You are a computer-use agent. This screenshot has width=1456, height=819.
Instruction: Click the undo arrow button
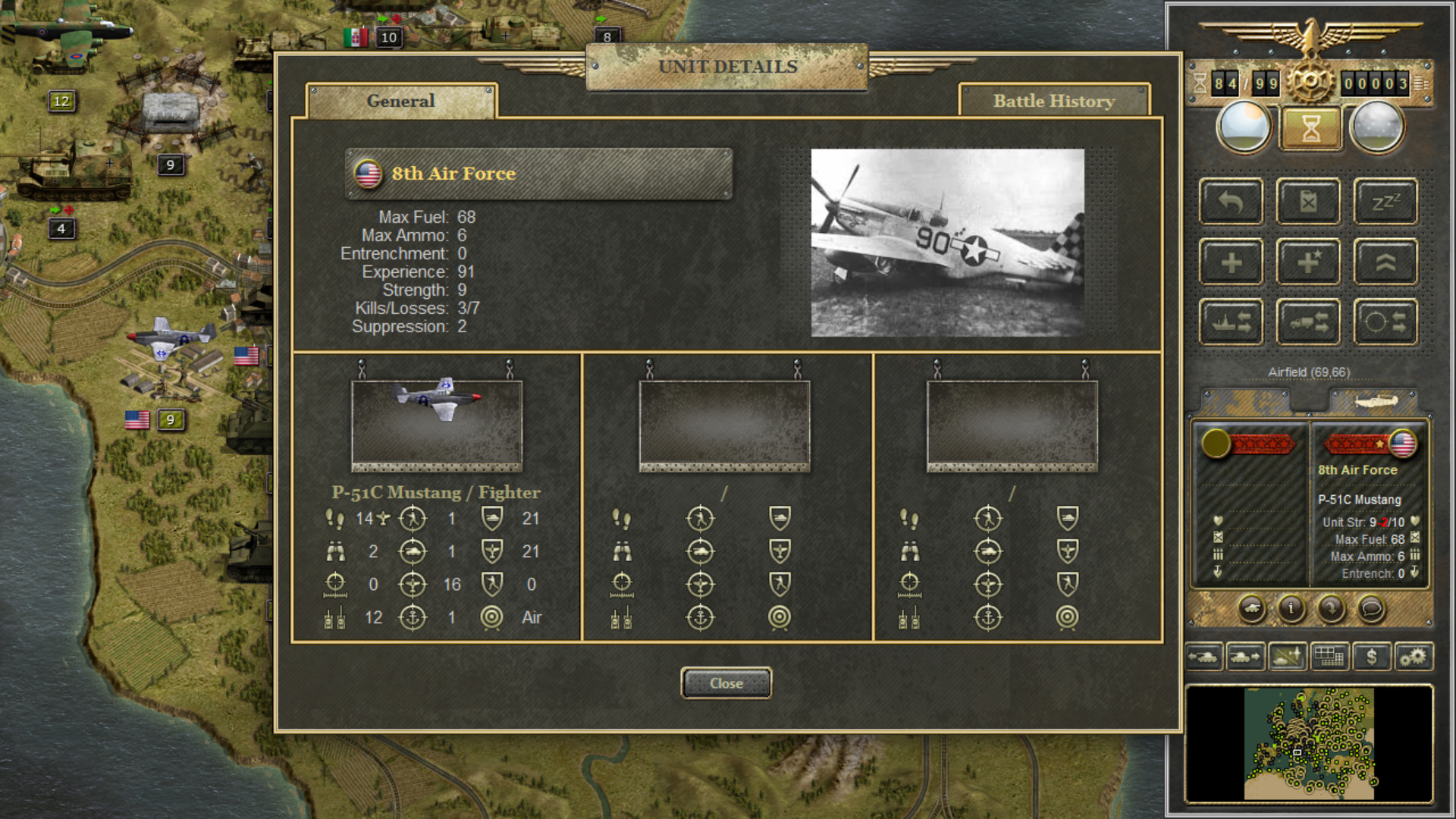[1231, 202]
